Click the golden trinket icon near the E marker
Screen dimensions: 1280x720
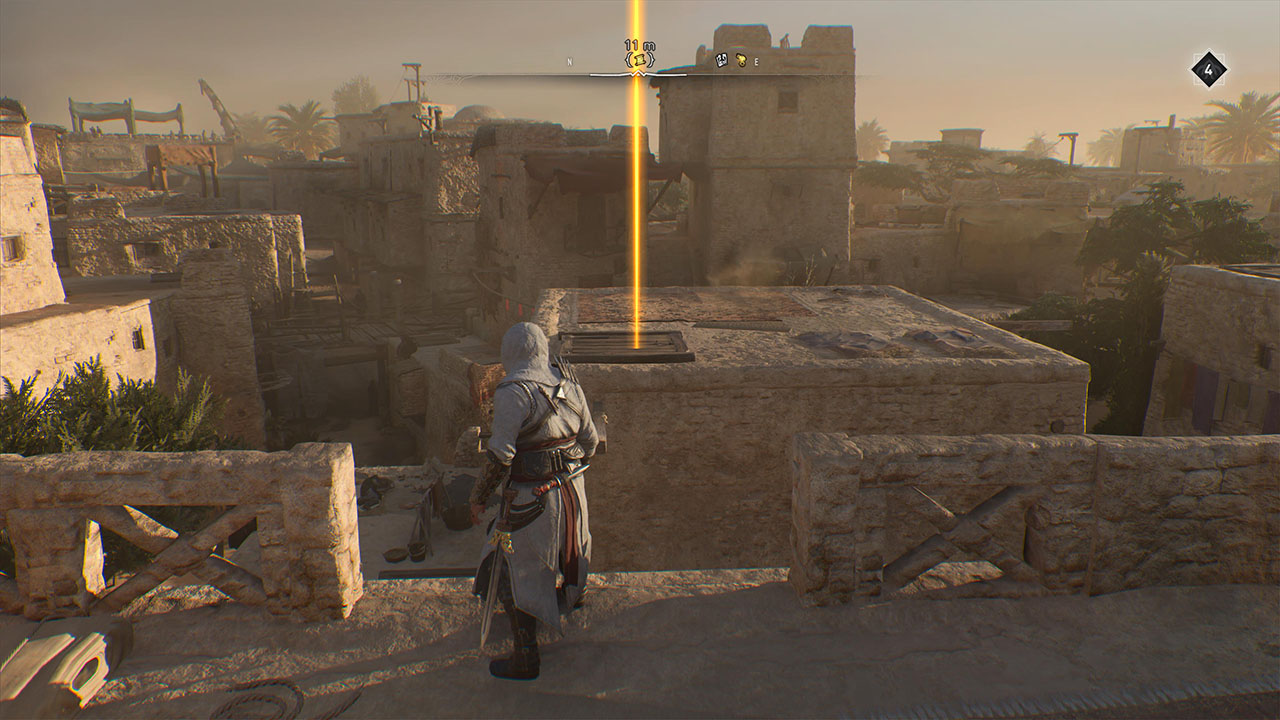[x=742, y=61]
